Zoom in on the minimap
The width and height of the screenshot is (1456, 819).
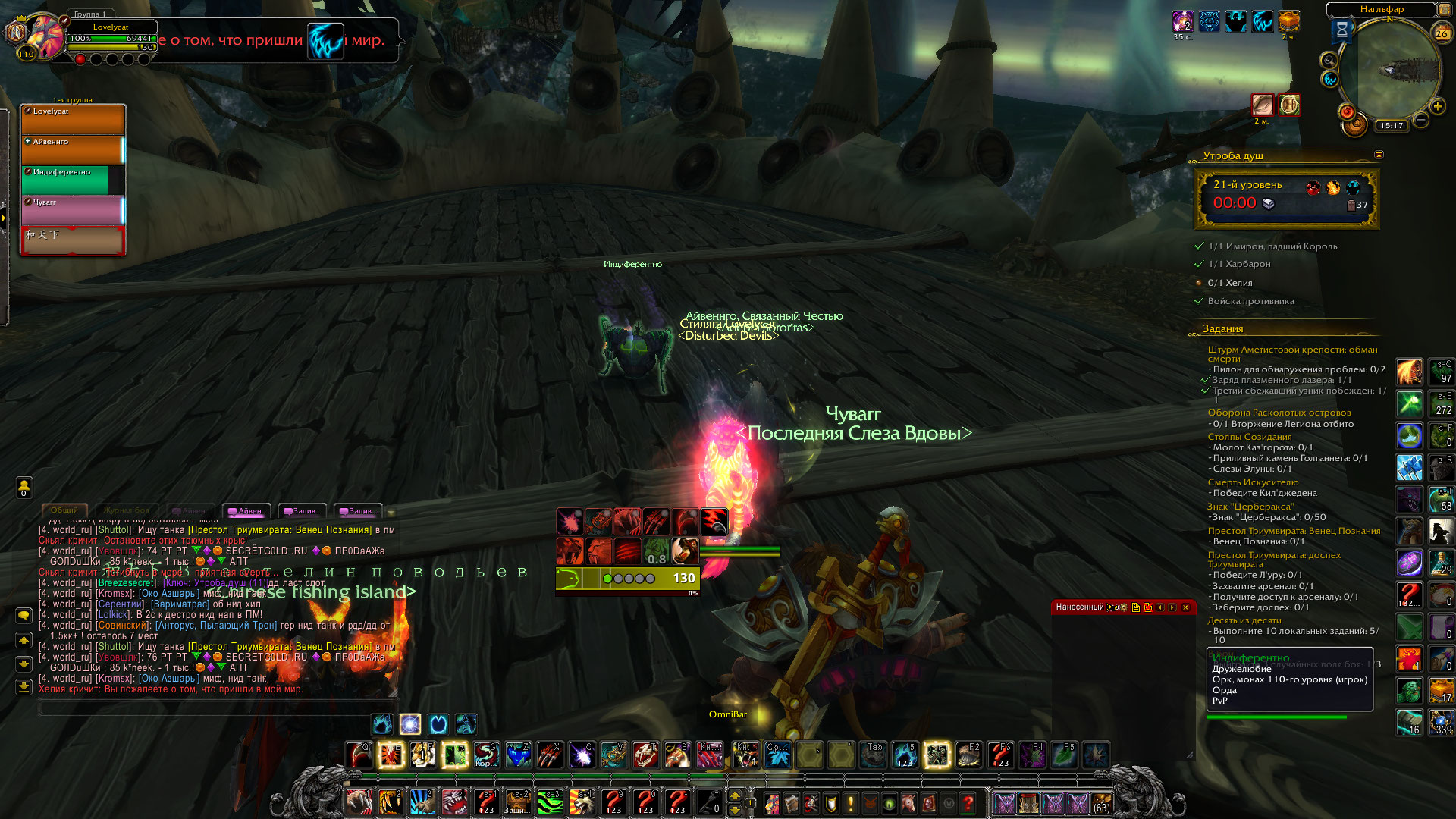1437,107
